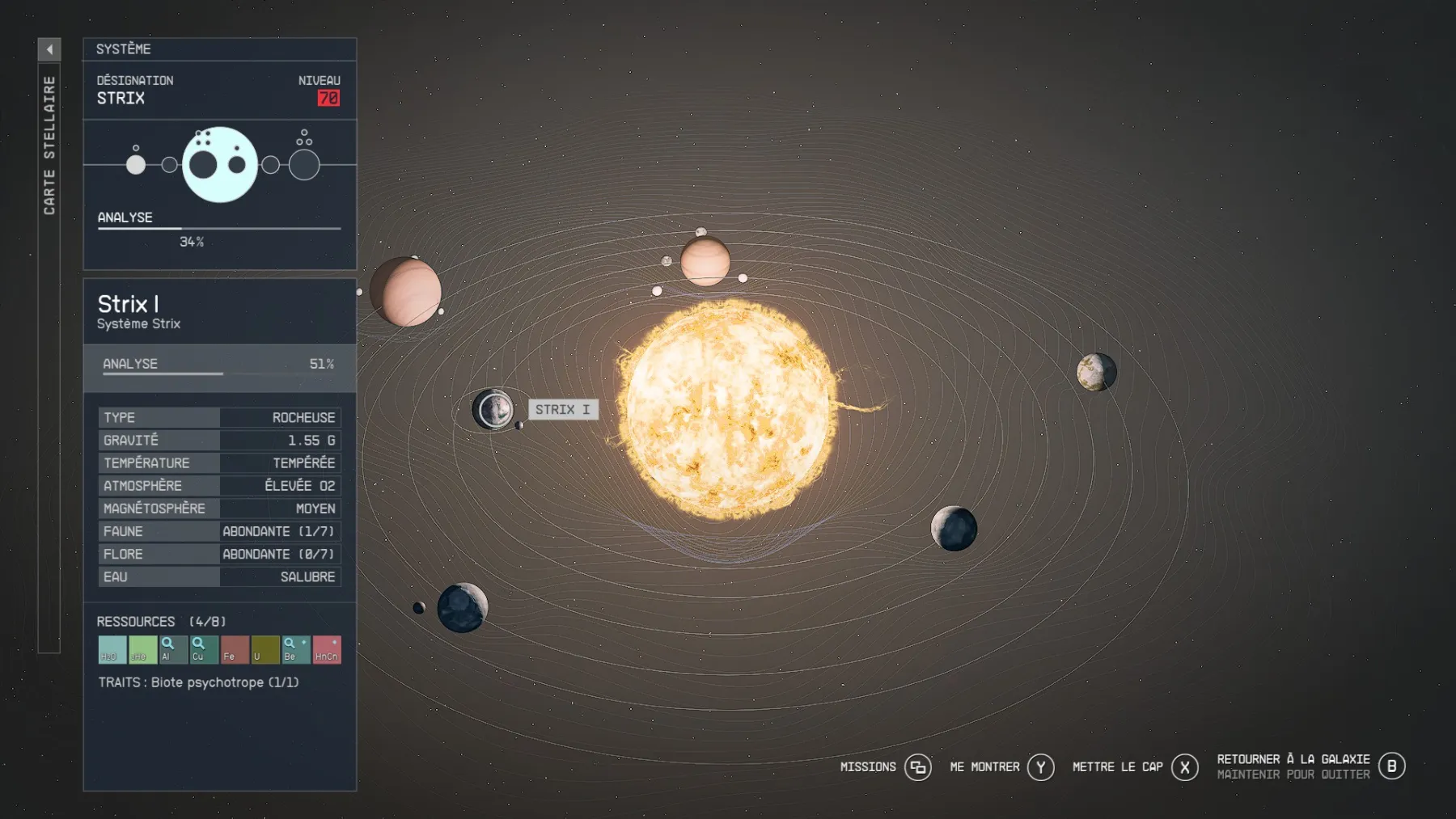This screenshot has height=819, width=1456.
Task: Select the Fe iron resource icon
Action: [232, 649]
